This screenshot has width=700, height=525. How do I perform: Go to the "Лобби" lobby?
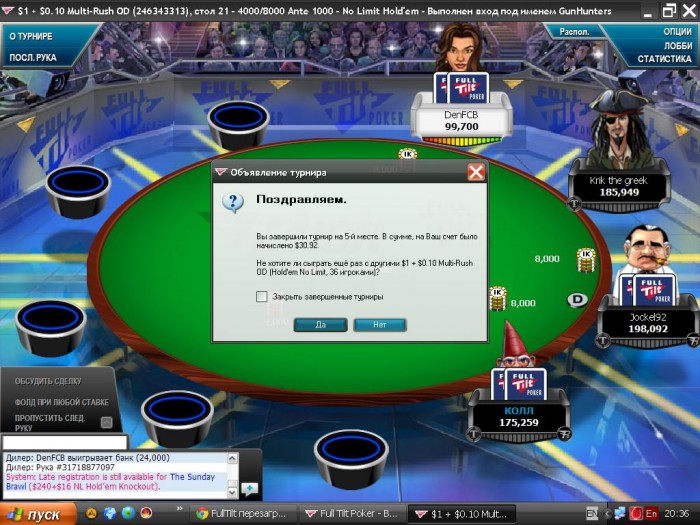coord(677,45)
